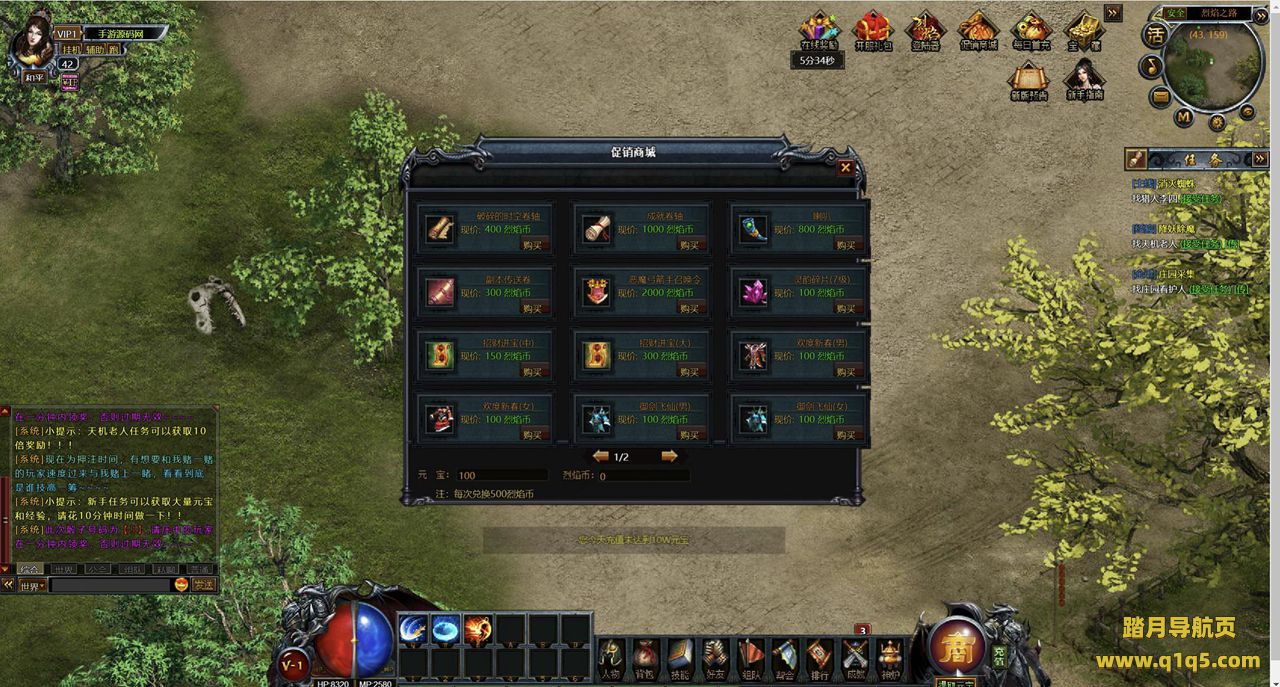Activate the fire skill in the hotbar
Screen dimensions: 1280x687
(478, 629)
